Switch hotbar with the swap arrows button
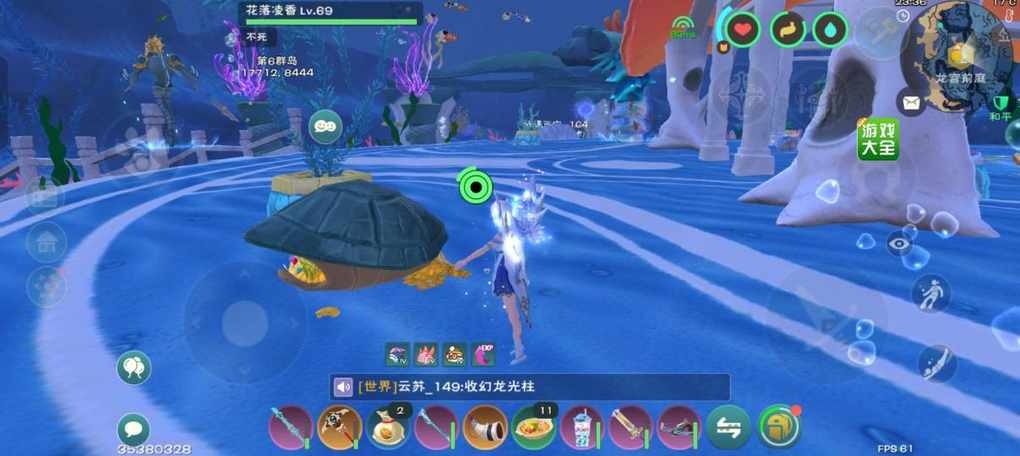Image resolution: width=1020 pixels, height=456 pixels. pos(728,428)
